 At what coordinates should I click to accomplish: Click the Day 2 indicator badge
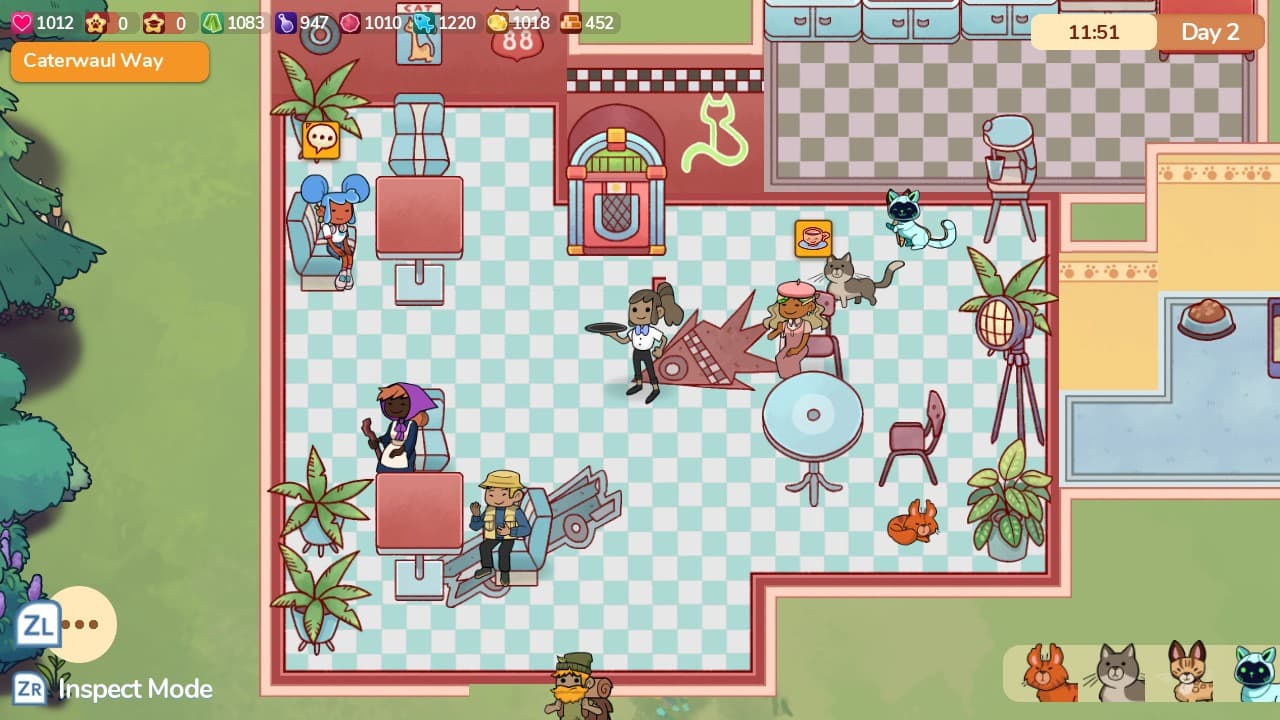pos(1210,32)
